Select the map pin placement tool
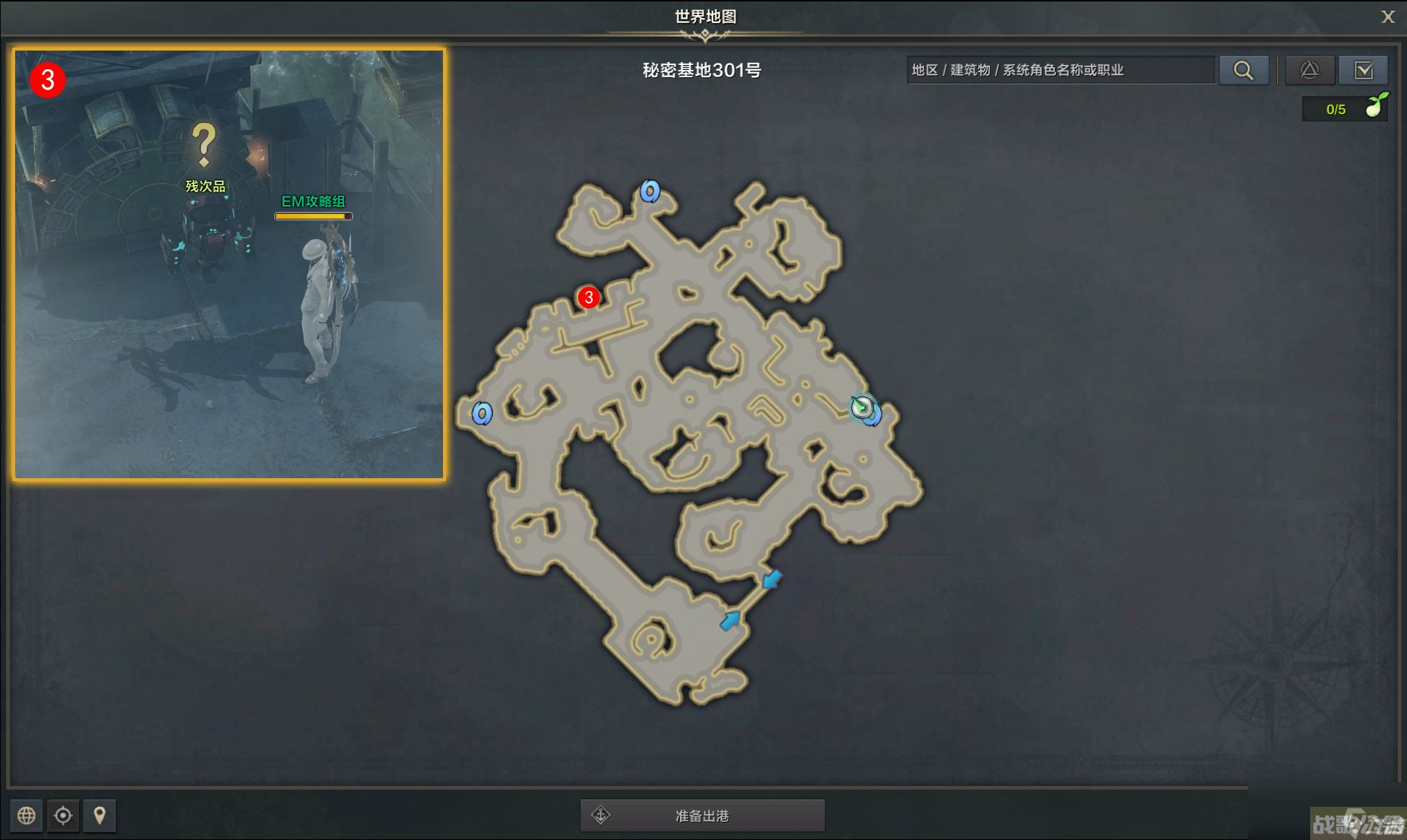The width and height of the screenshot is (1407, 840). (100, 815)
